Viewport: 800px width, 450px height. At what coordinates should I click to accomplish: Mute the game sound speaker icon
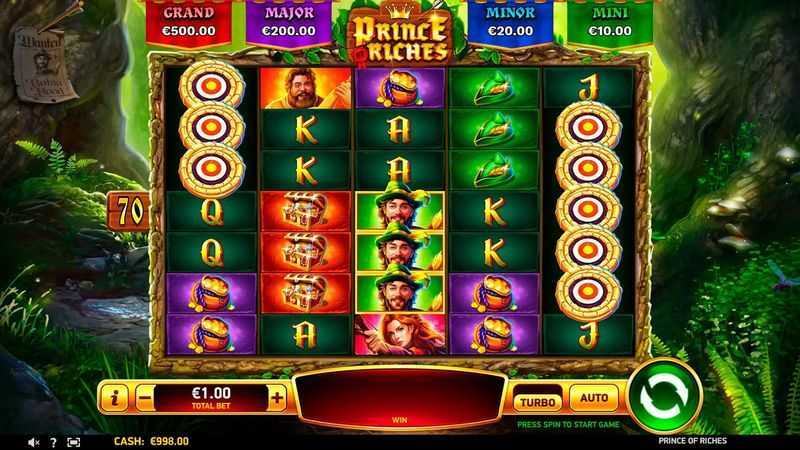34,441
